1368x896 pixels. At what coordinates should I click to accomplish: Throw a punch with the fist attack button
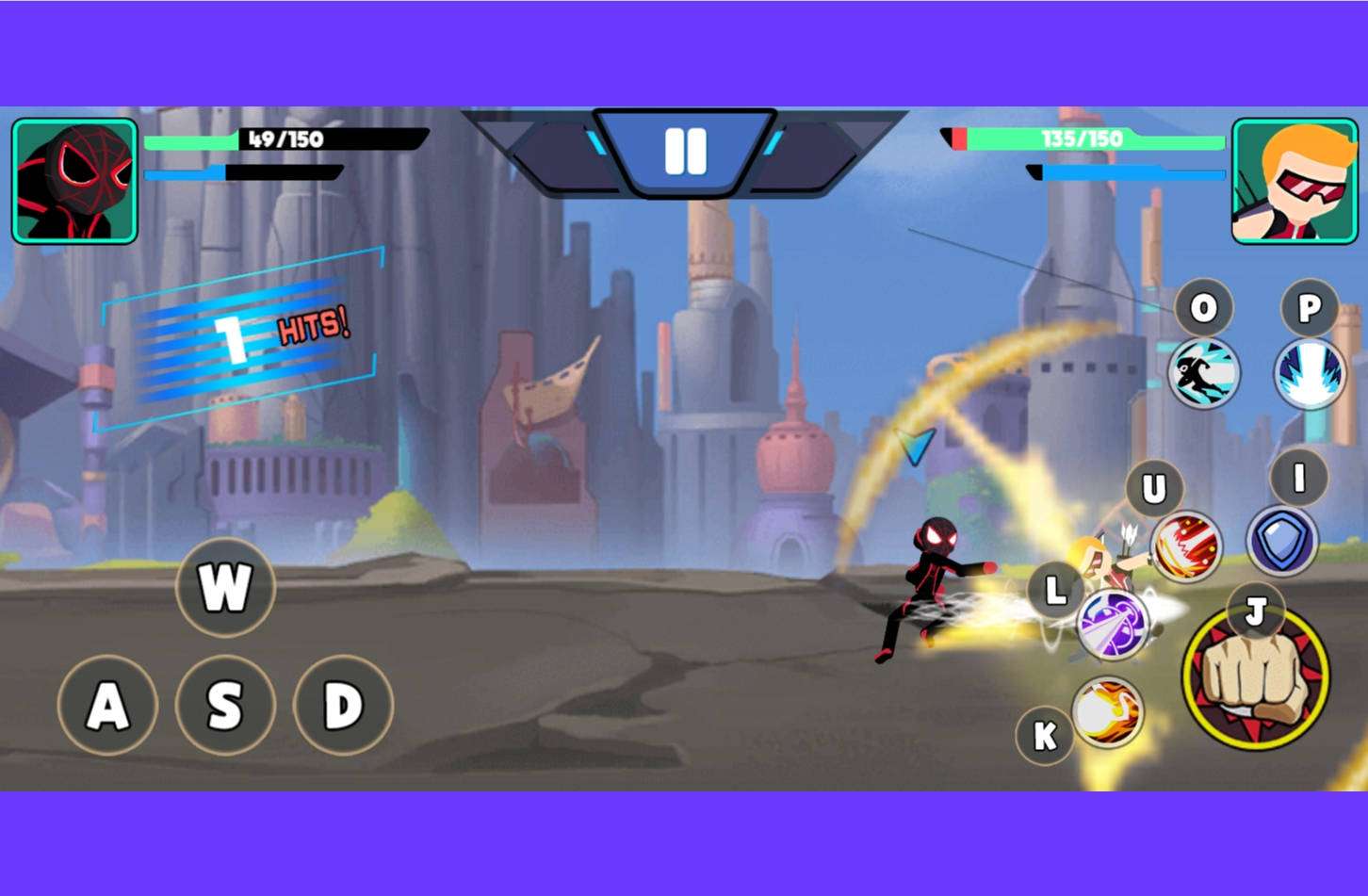(1256, 676)
